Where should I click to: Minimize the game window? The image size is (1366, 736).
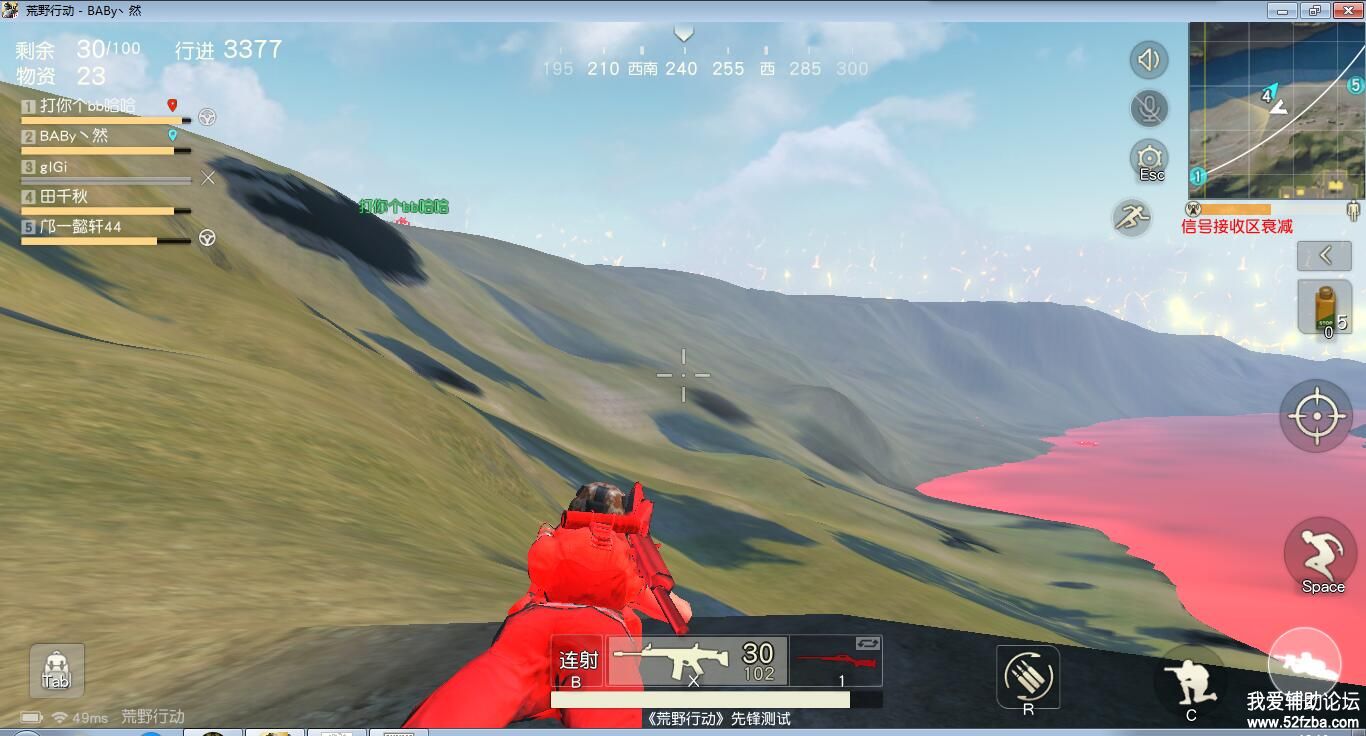tap(1282, 11)
